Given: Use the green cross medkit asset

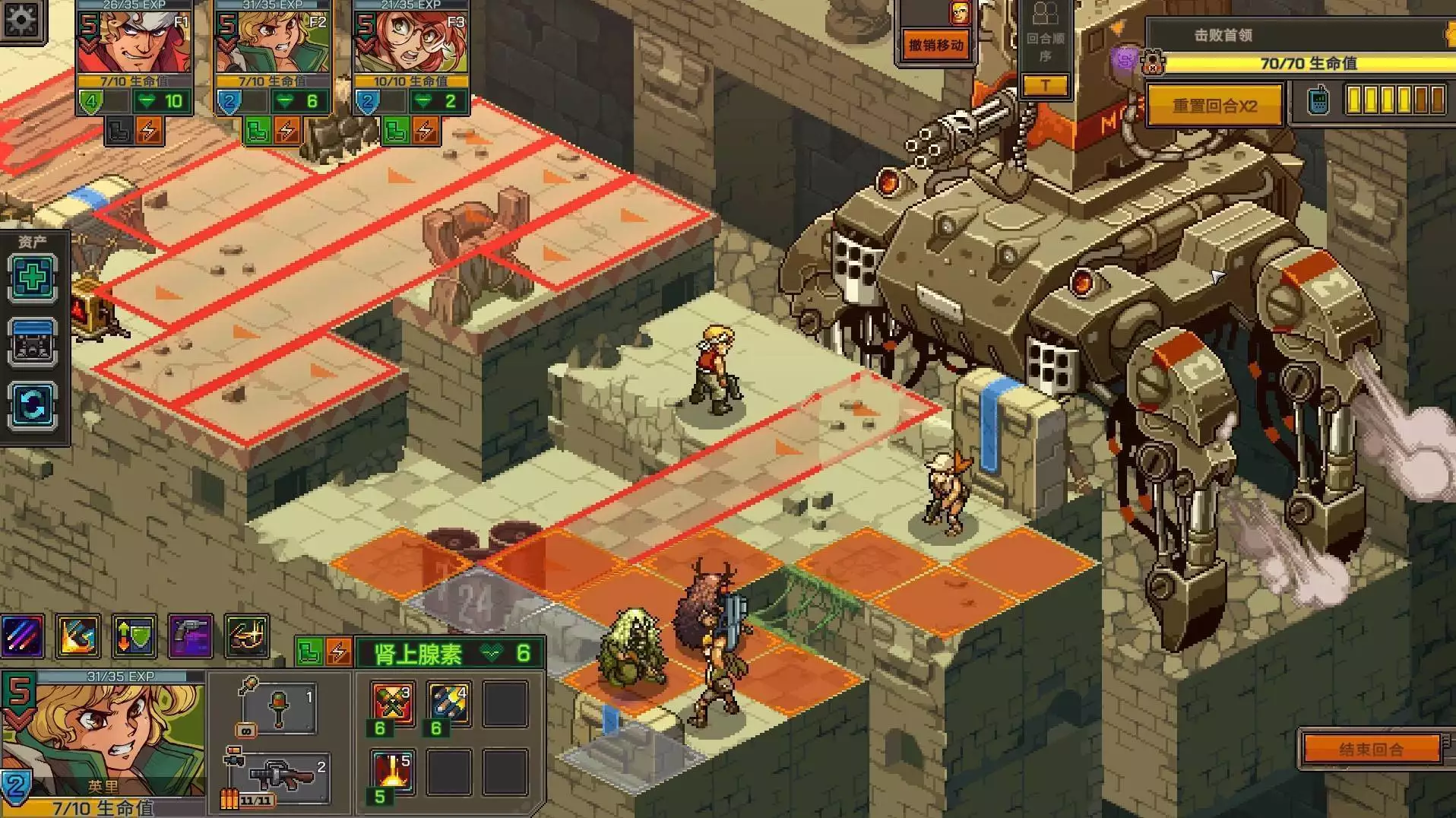Looking at the screenshot, I should (33, 277).
